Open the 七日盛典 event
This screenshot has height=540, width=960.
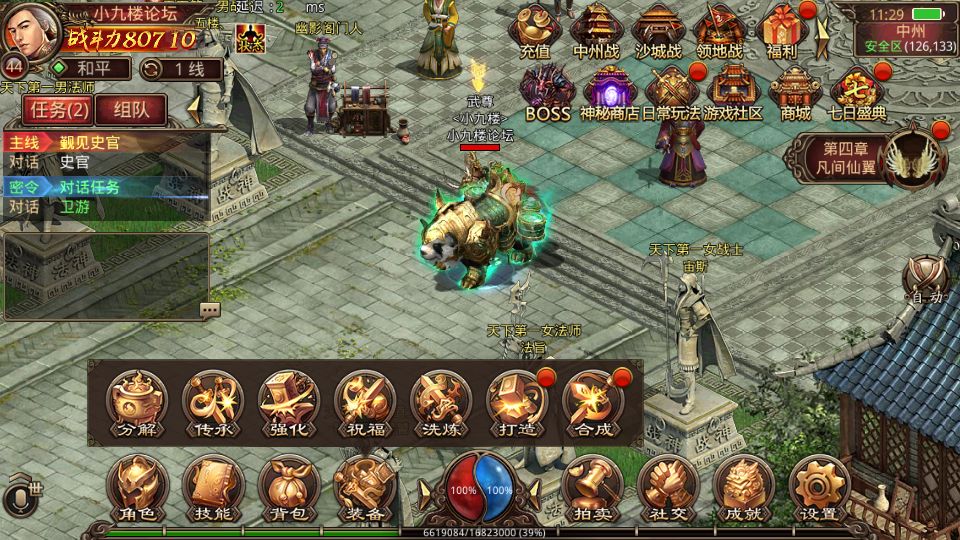pyautogui.click(x=858, y=92)
